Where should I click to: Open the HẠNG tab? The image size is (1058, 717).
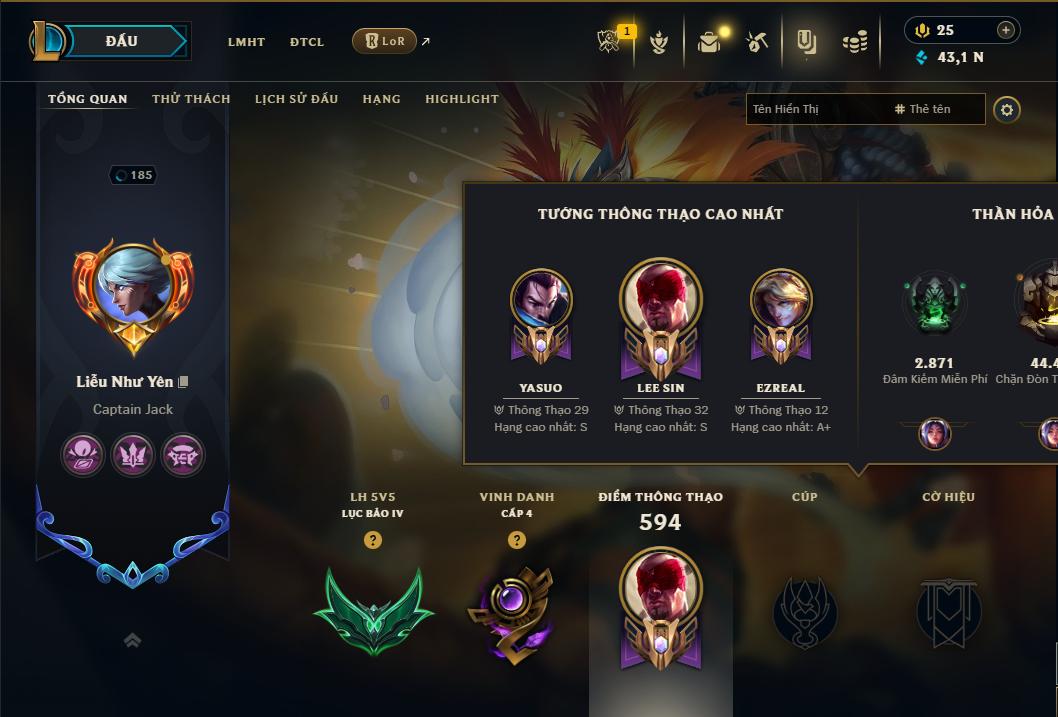click(x=381, y=99)
